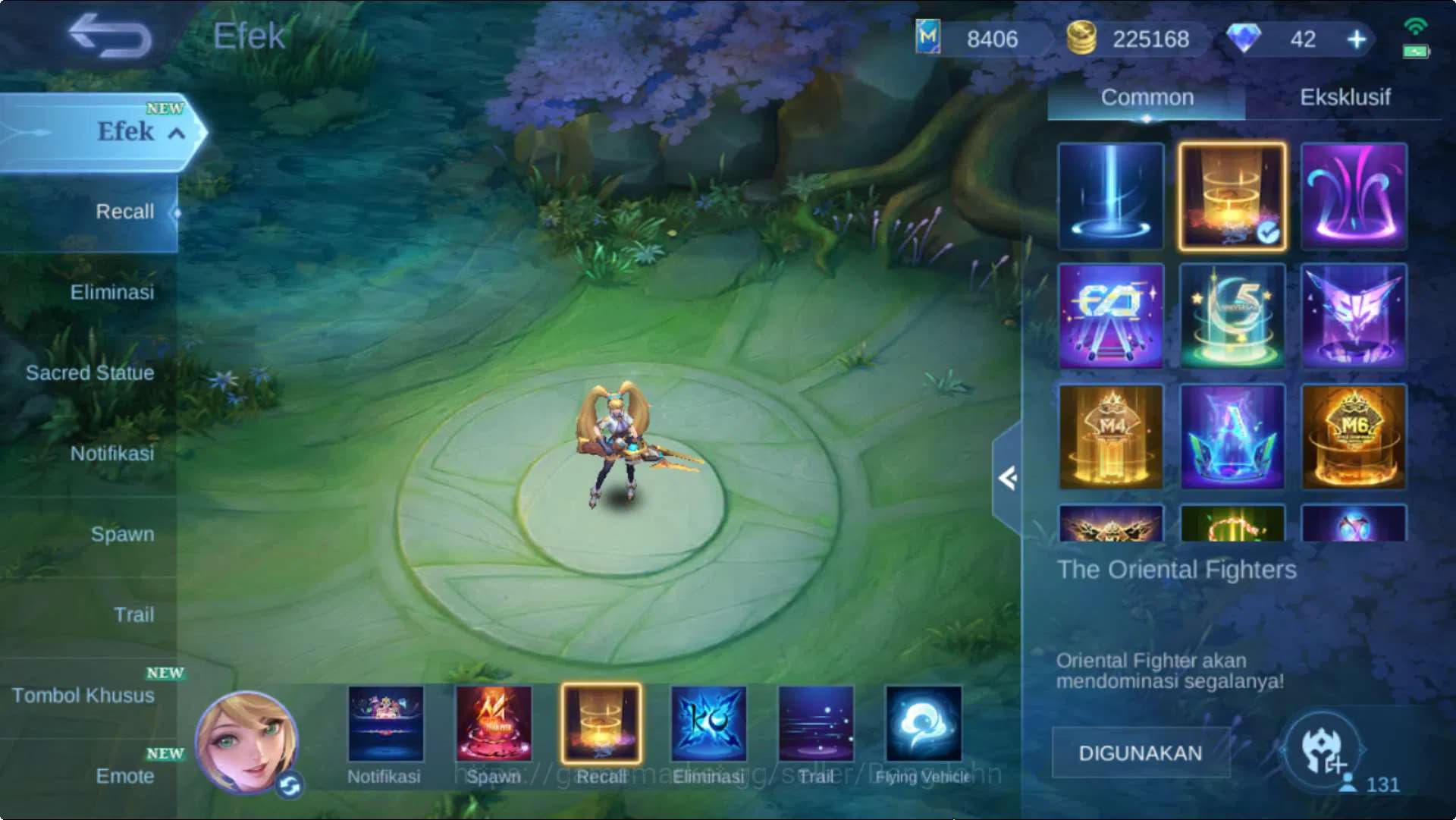Open the Flying Vehicle effect icon

(x=924, y=724)
